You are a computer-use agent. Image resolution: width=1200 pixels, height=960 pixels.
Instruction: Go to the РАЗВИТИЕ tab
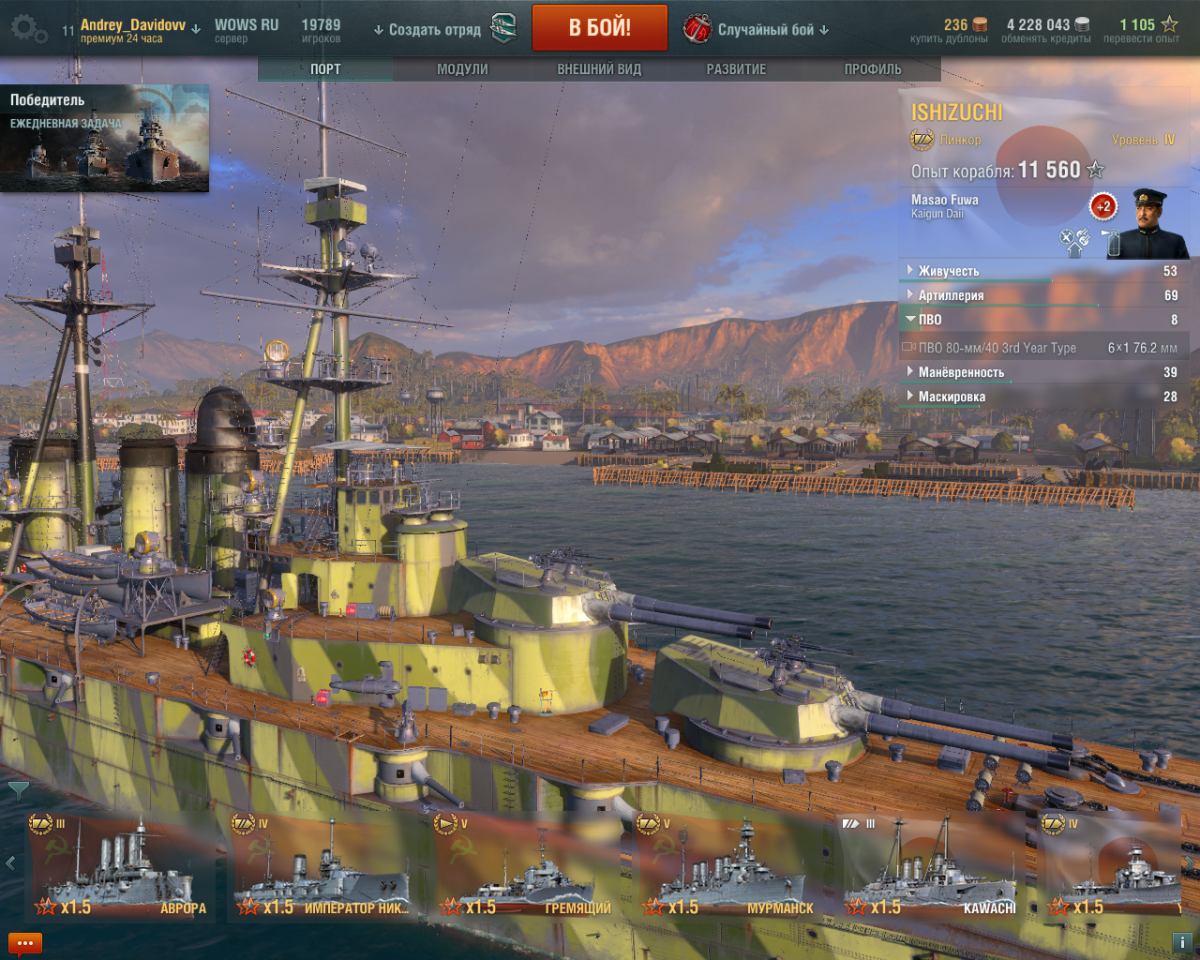[736, 69]
